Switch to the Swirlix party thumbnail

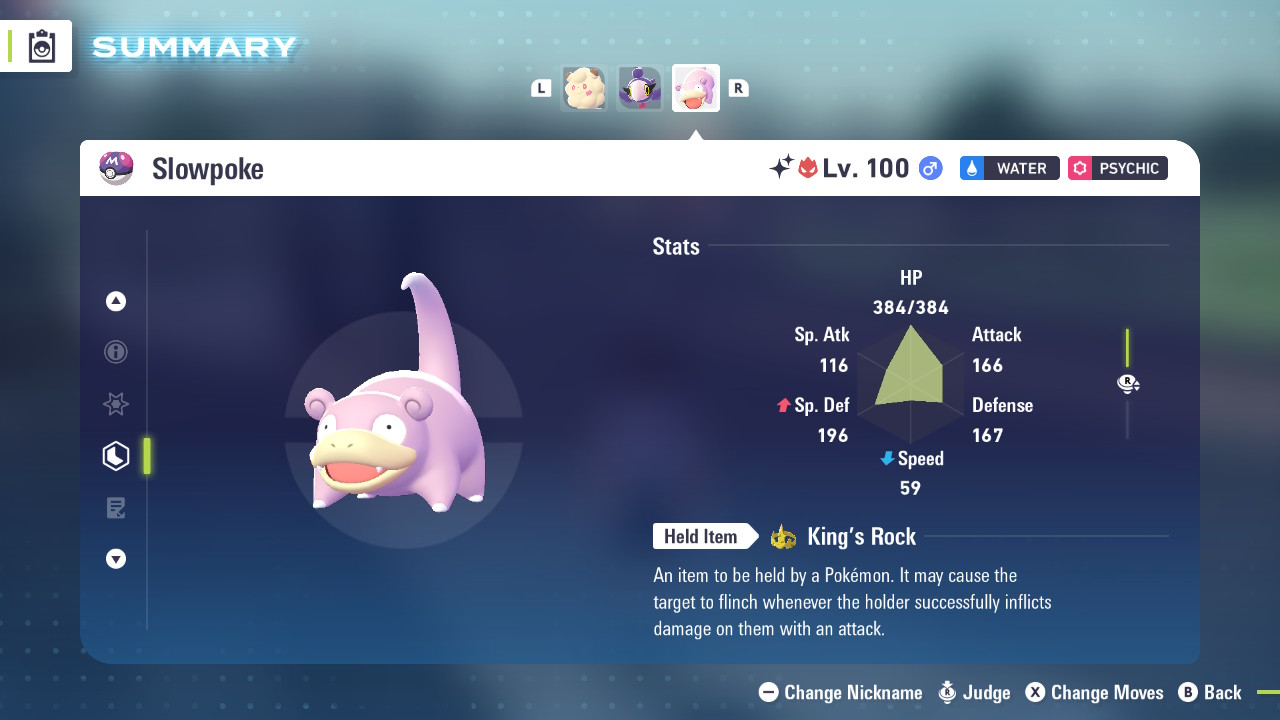pyautogui.click(x=584, y=88)
